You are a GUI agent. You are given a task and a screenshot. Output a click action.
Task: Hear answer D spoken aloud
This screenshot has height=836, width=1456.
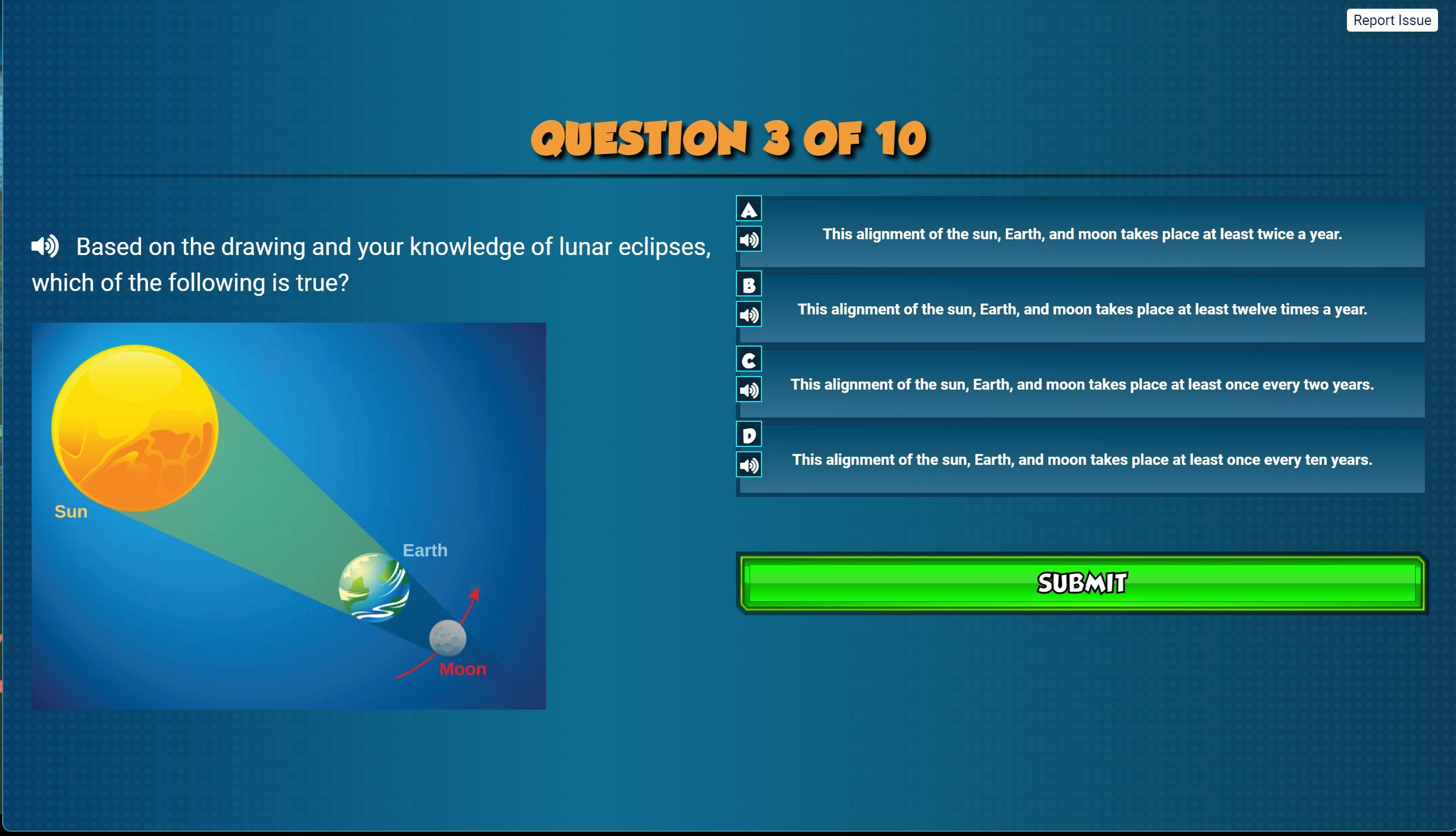(748, 465)
